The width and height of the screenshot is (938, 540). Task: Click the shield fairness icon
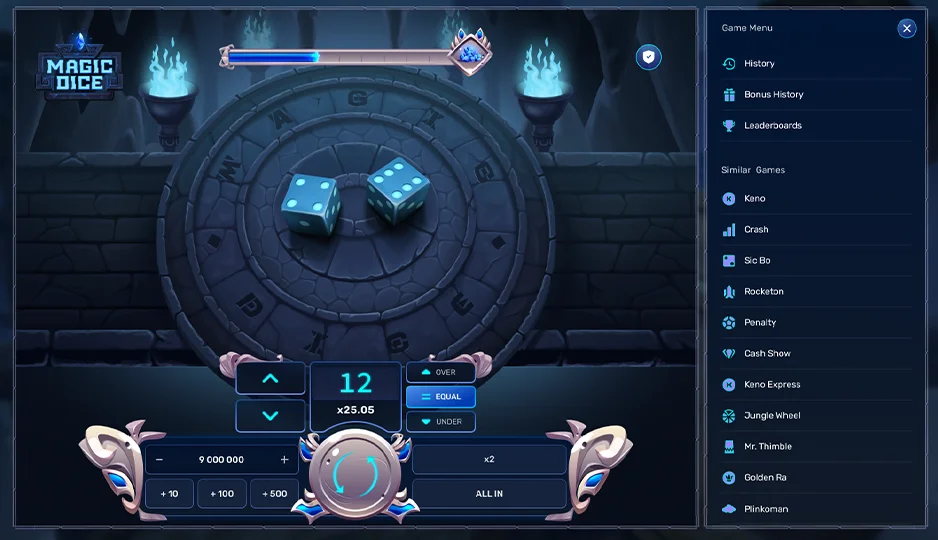tap(649, 58)
